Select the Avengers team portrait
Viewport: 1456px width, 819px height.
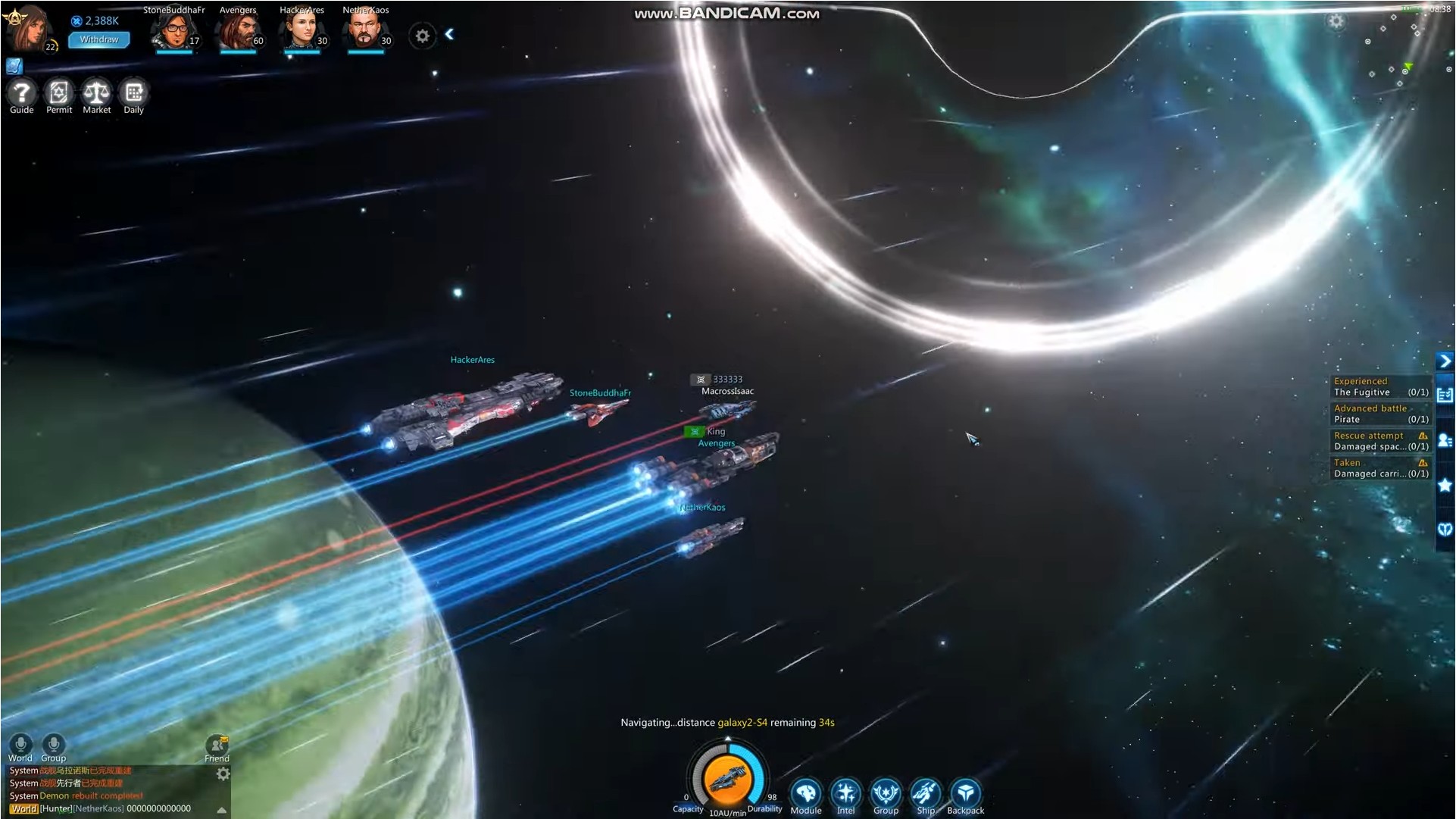237,32
